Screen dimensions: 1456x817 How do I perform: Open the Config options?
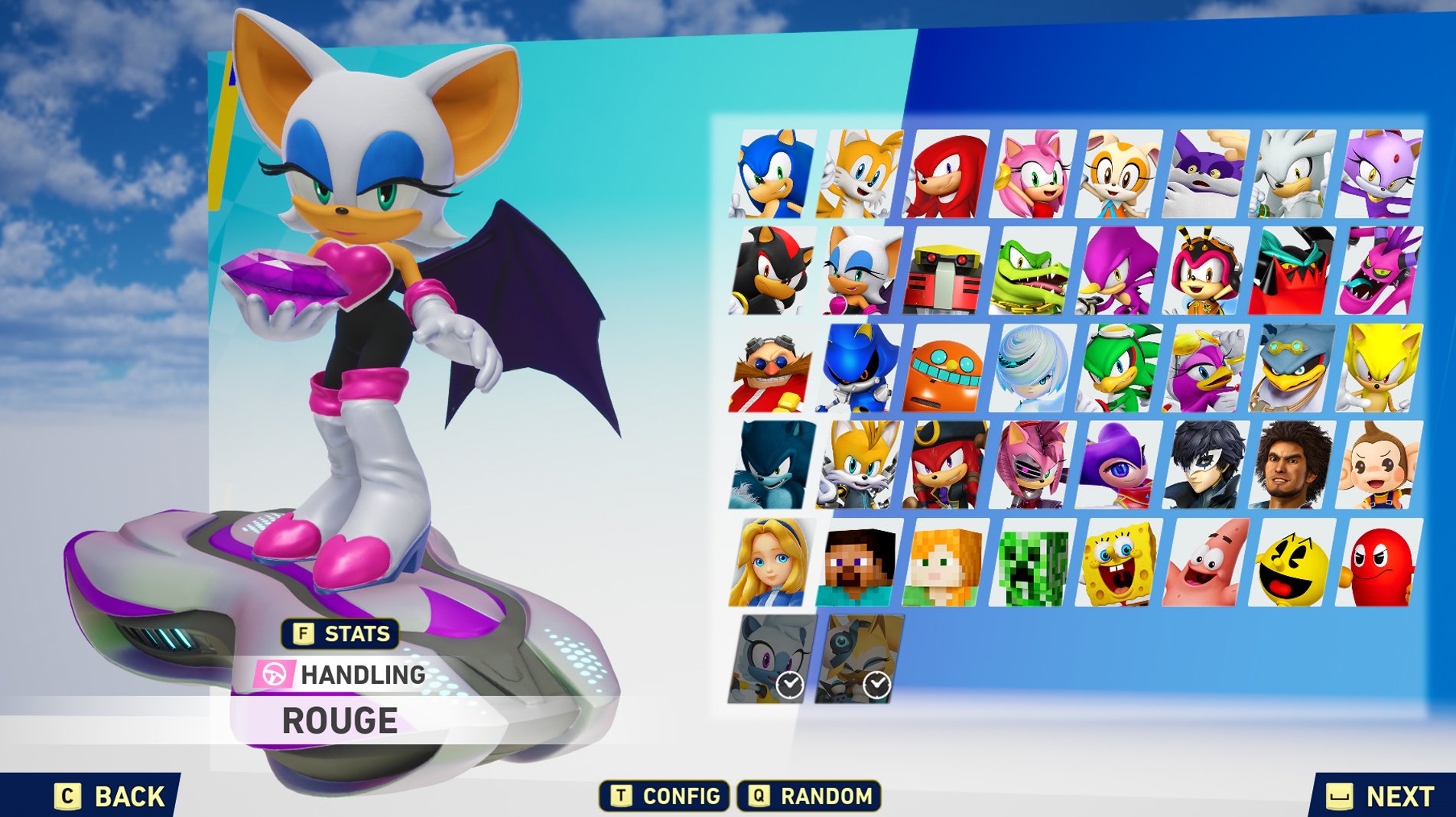[x=664, y=796]
